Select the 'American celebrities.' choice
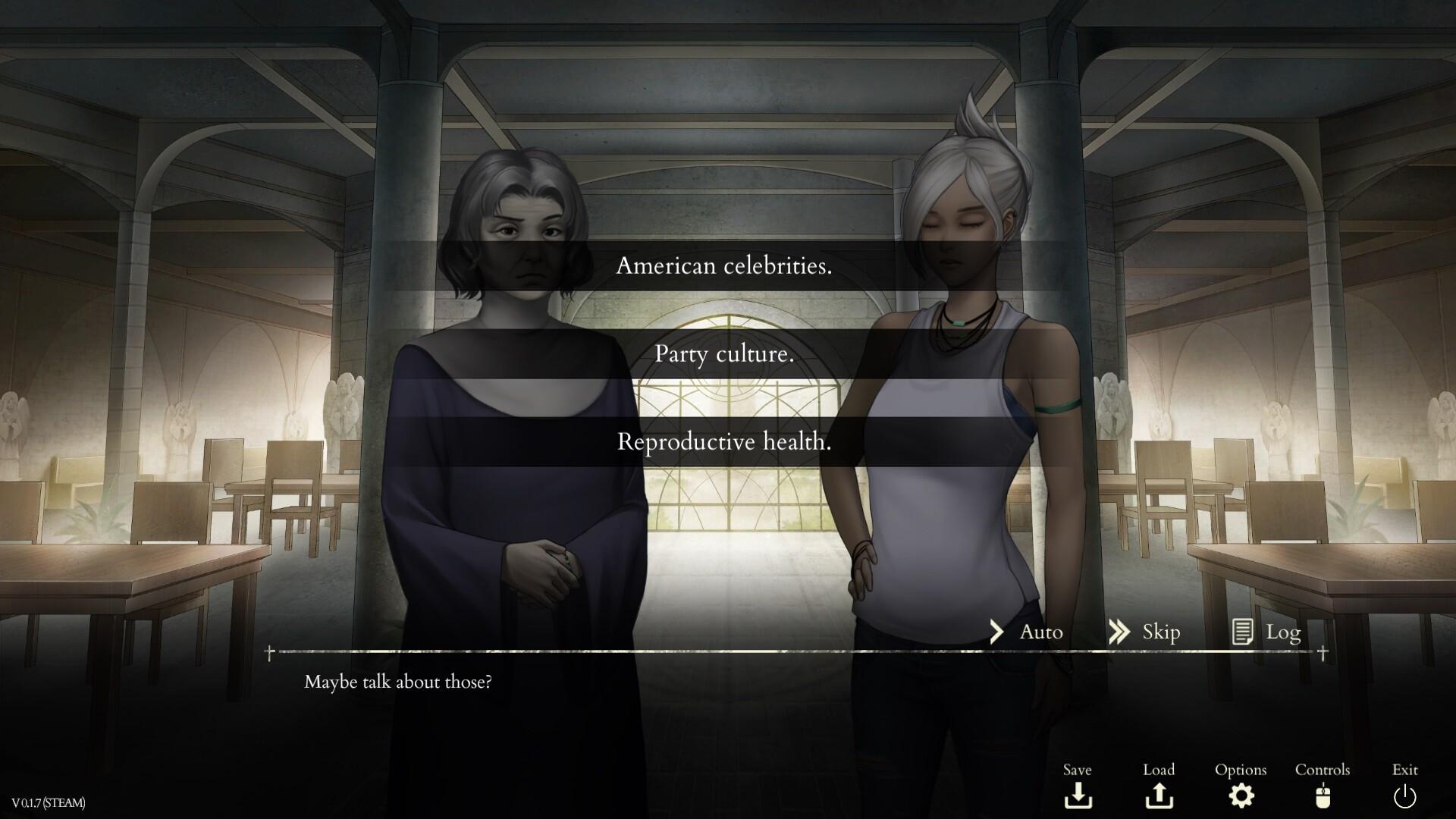 click(x=725, y=266)
